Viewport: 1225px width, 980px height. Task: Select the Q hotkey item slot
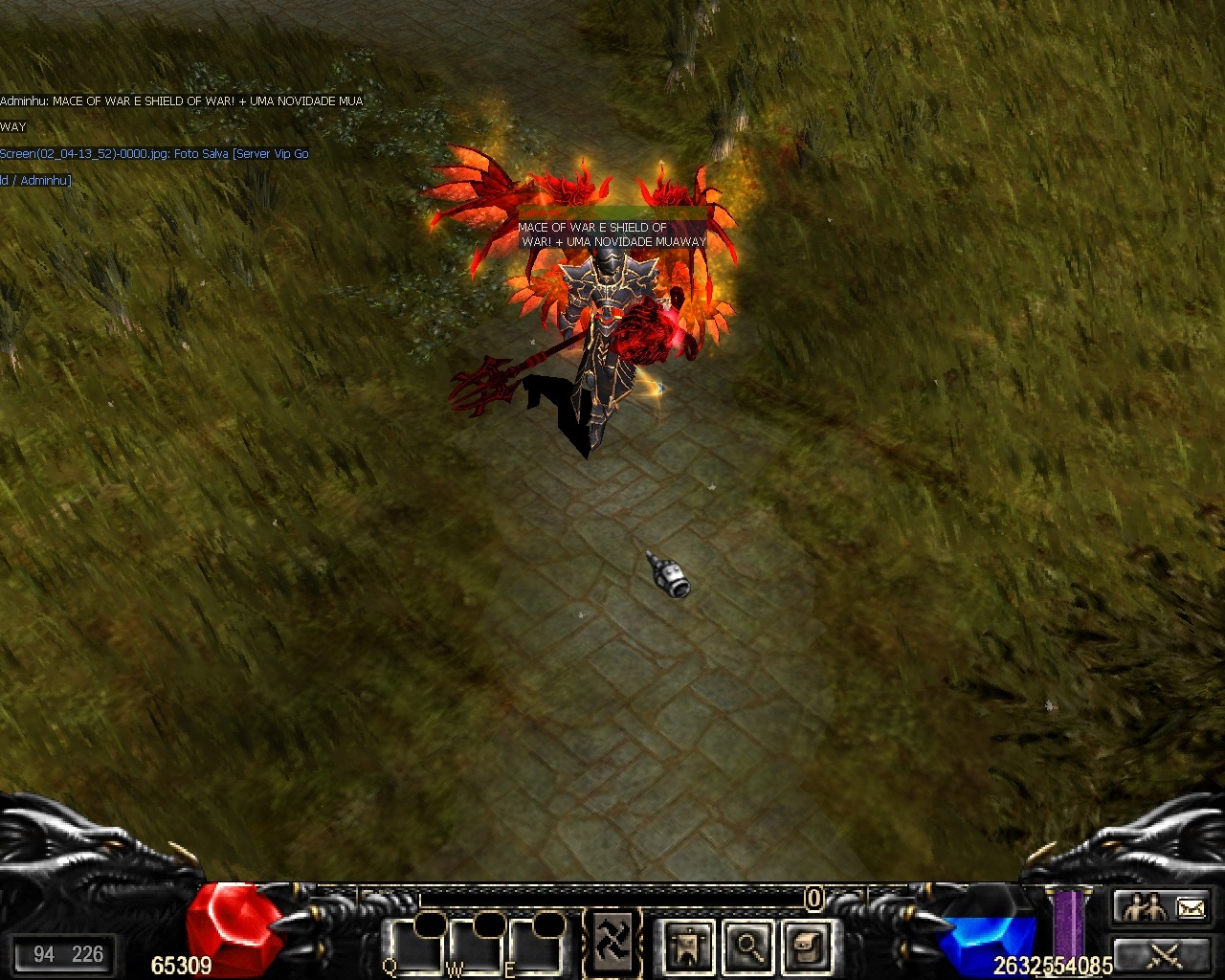[x=415, y=947]
